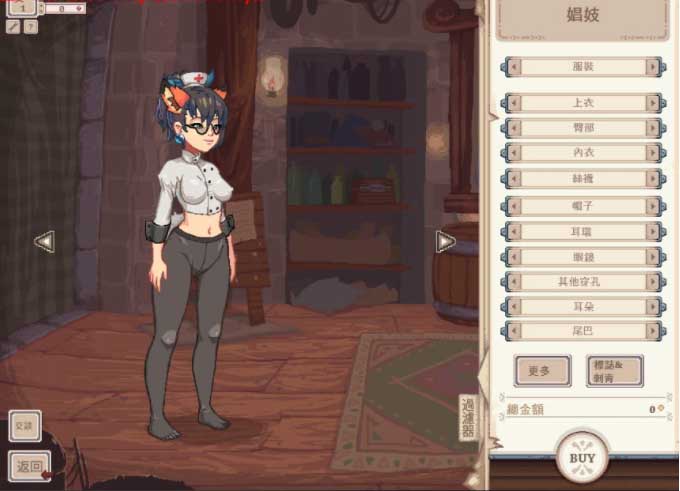Open the 更多 (more) options

[542, 371]
